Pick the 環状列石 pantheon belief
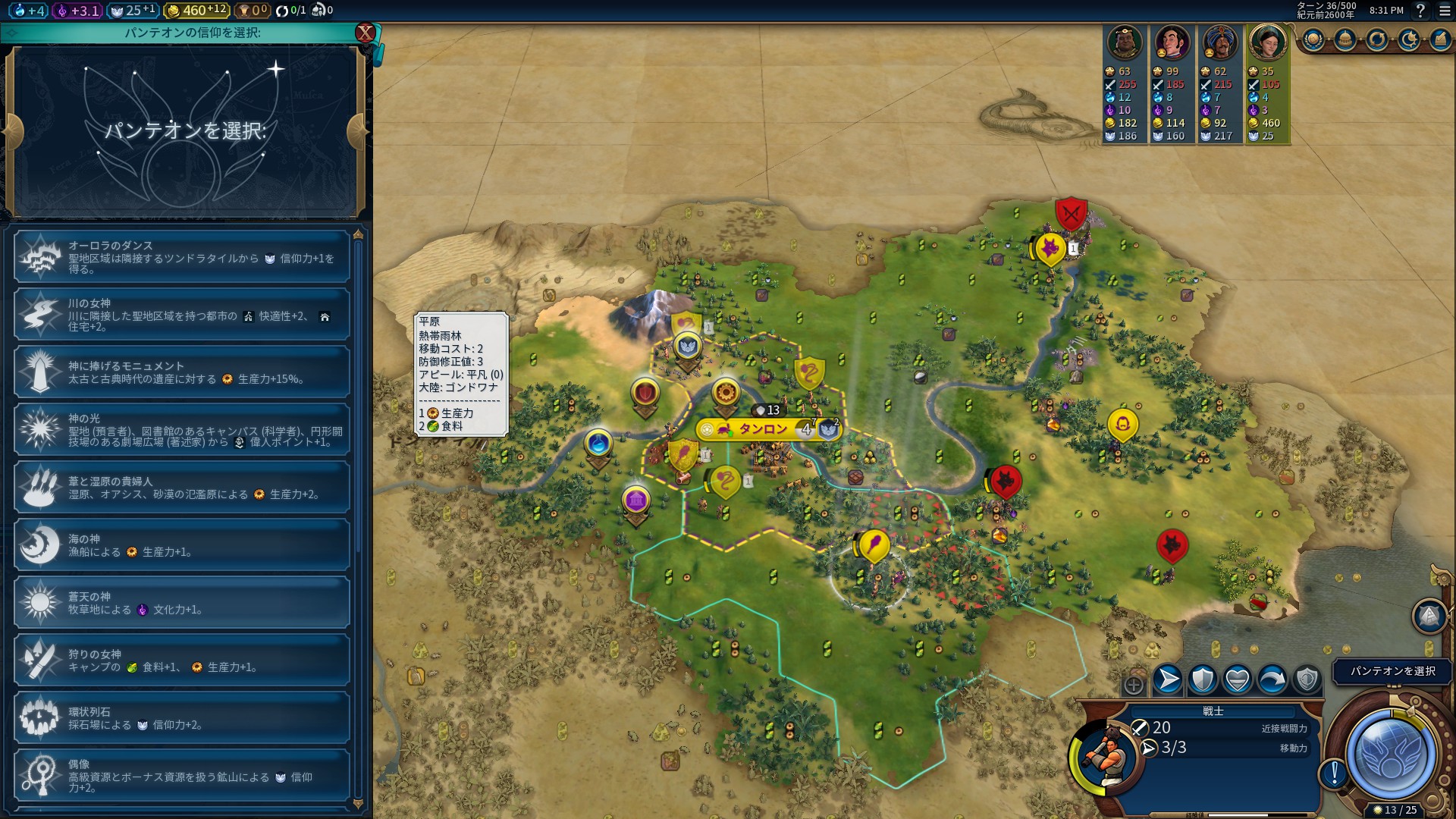This screenshot has height=819, width=1456. coord(182,718)
